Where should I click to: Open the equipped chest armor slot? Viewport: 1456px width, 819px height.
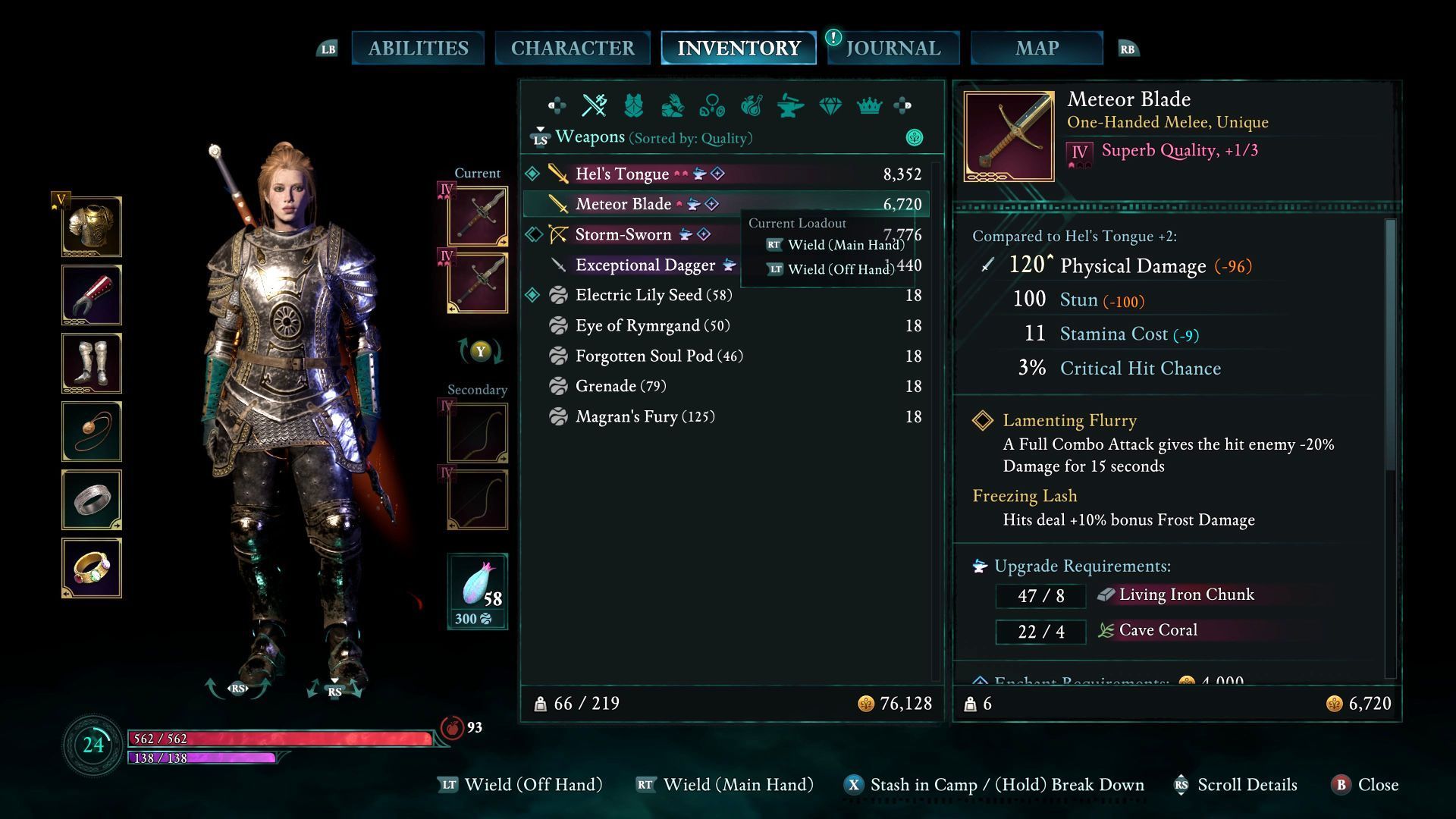coord(92,227)
